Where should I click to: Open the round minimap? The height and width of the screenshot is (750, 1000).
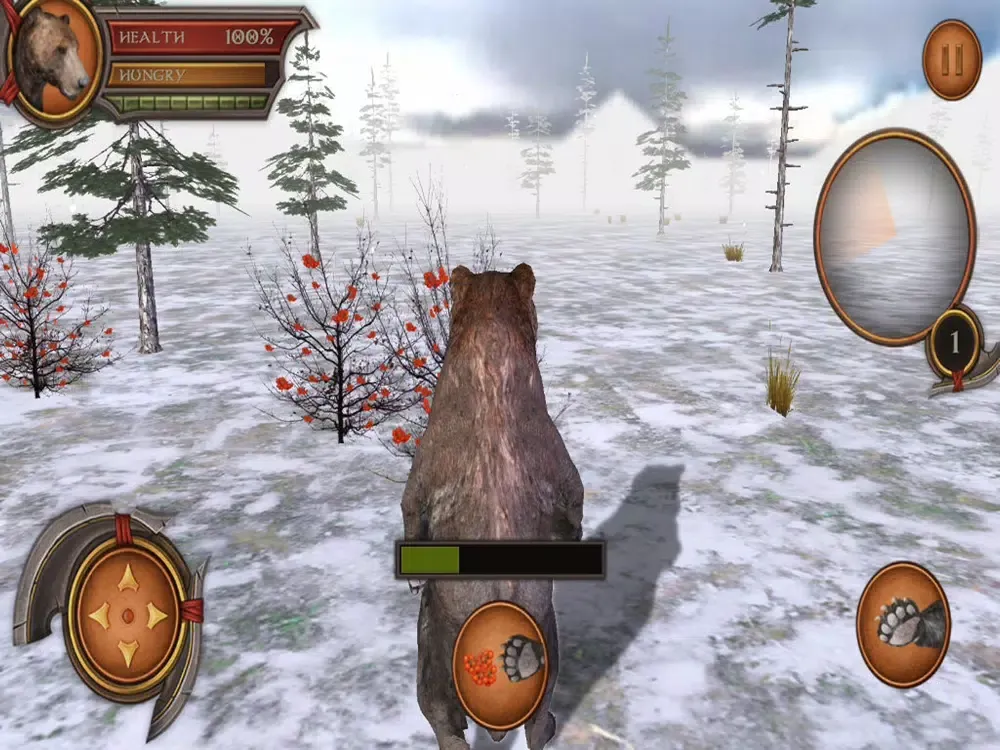894,236
